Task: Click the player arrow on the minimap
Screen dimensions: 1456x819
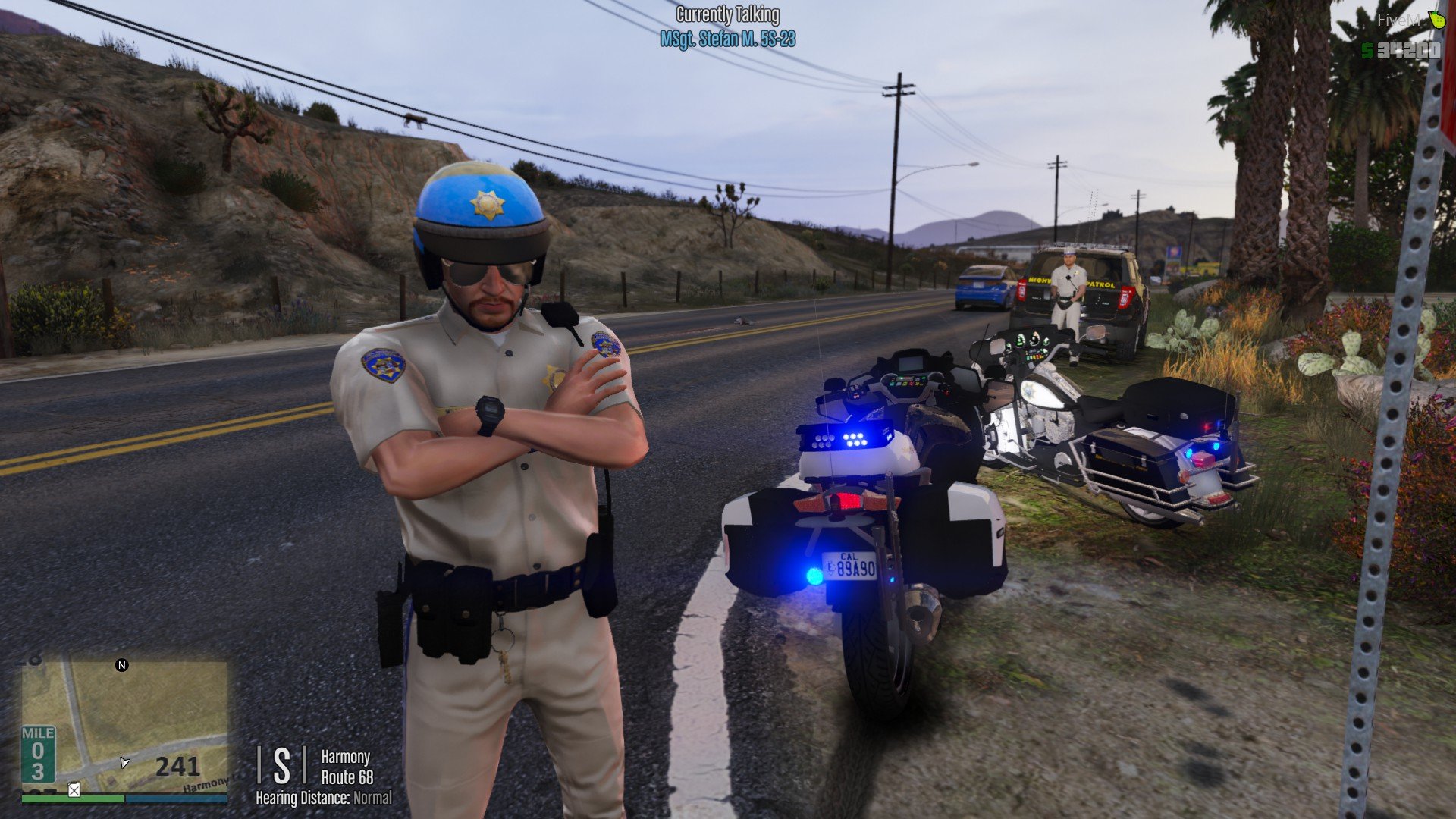Action: 124,761
